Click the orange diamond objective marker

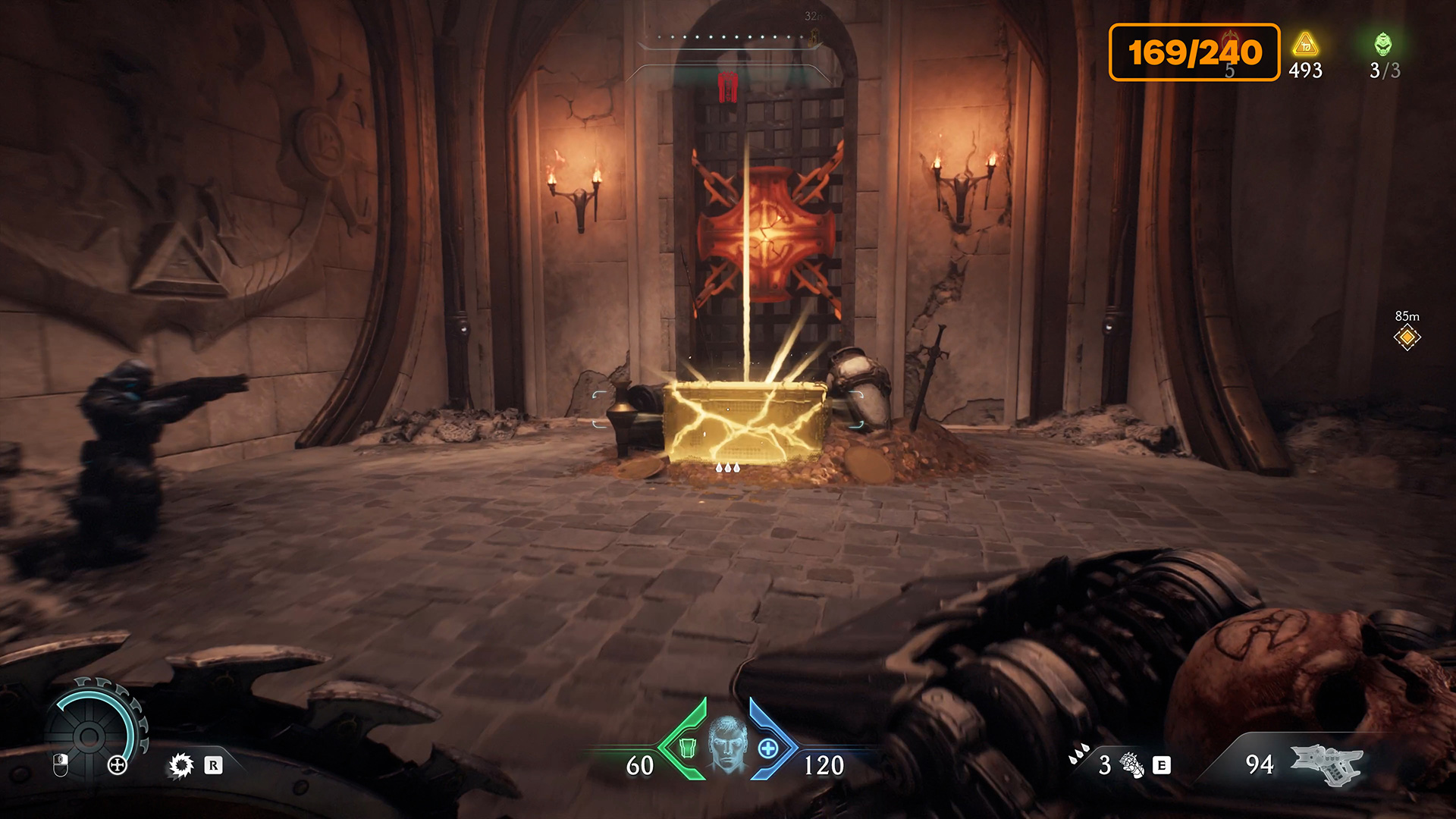point(1407,337)
